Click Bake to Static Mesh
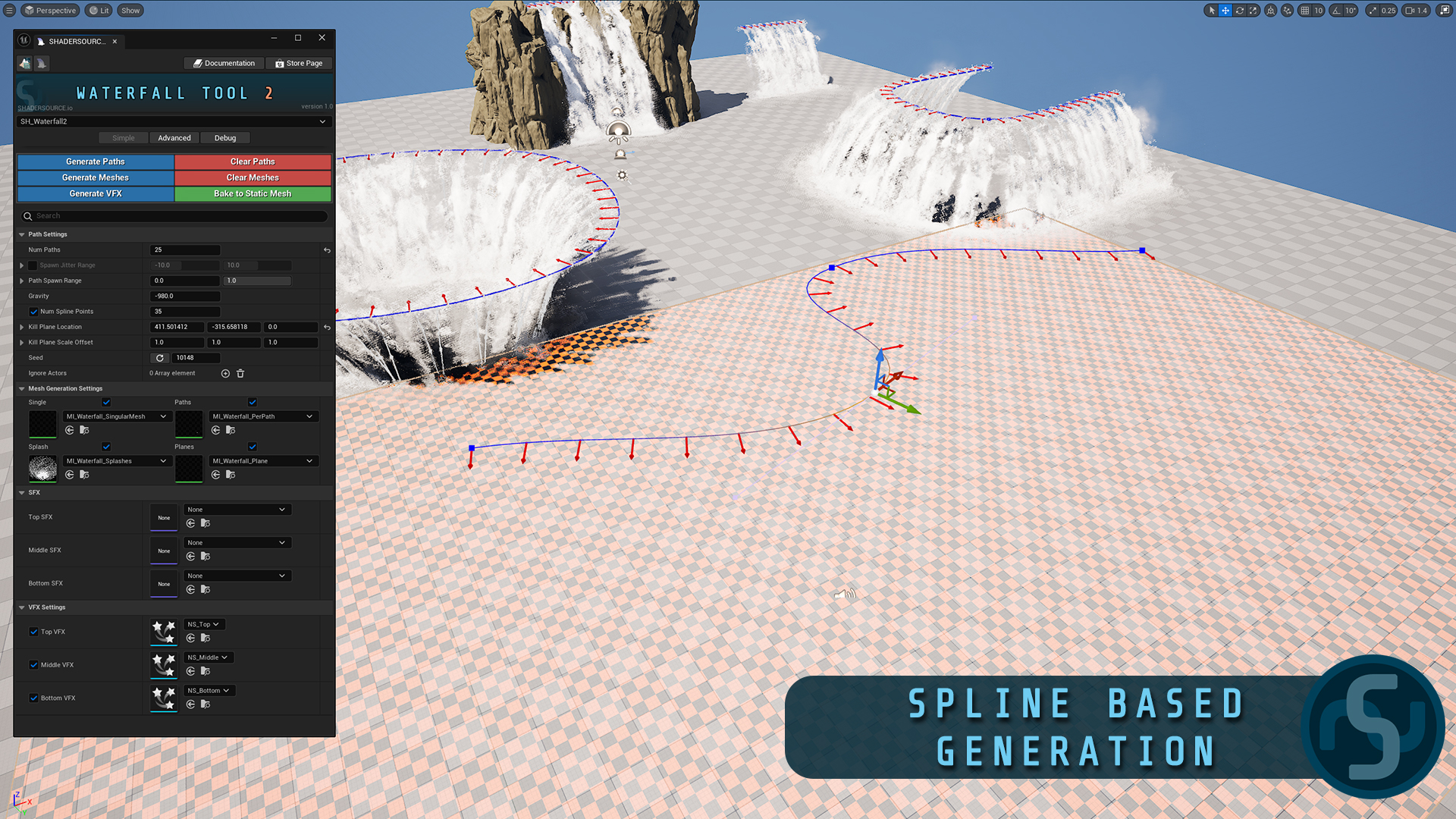Screen dimensions: 1456x819 click(253, 193)
